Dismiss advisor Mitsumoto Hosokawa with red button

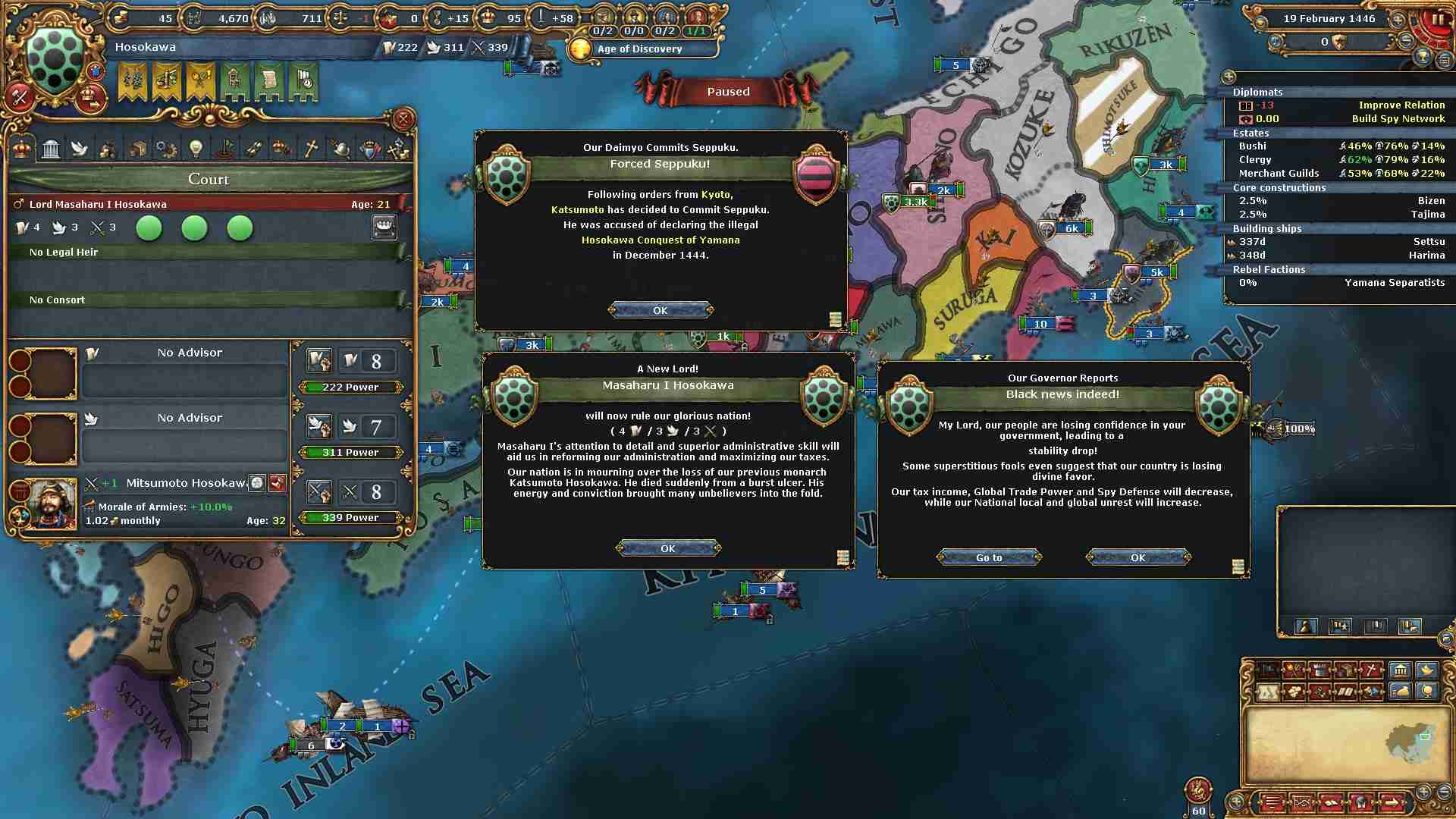click(278, 483)
